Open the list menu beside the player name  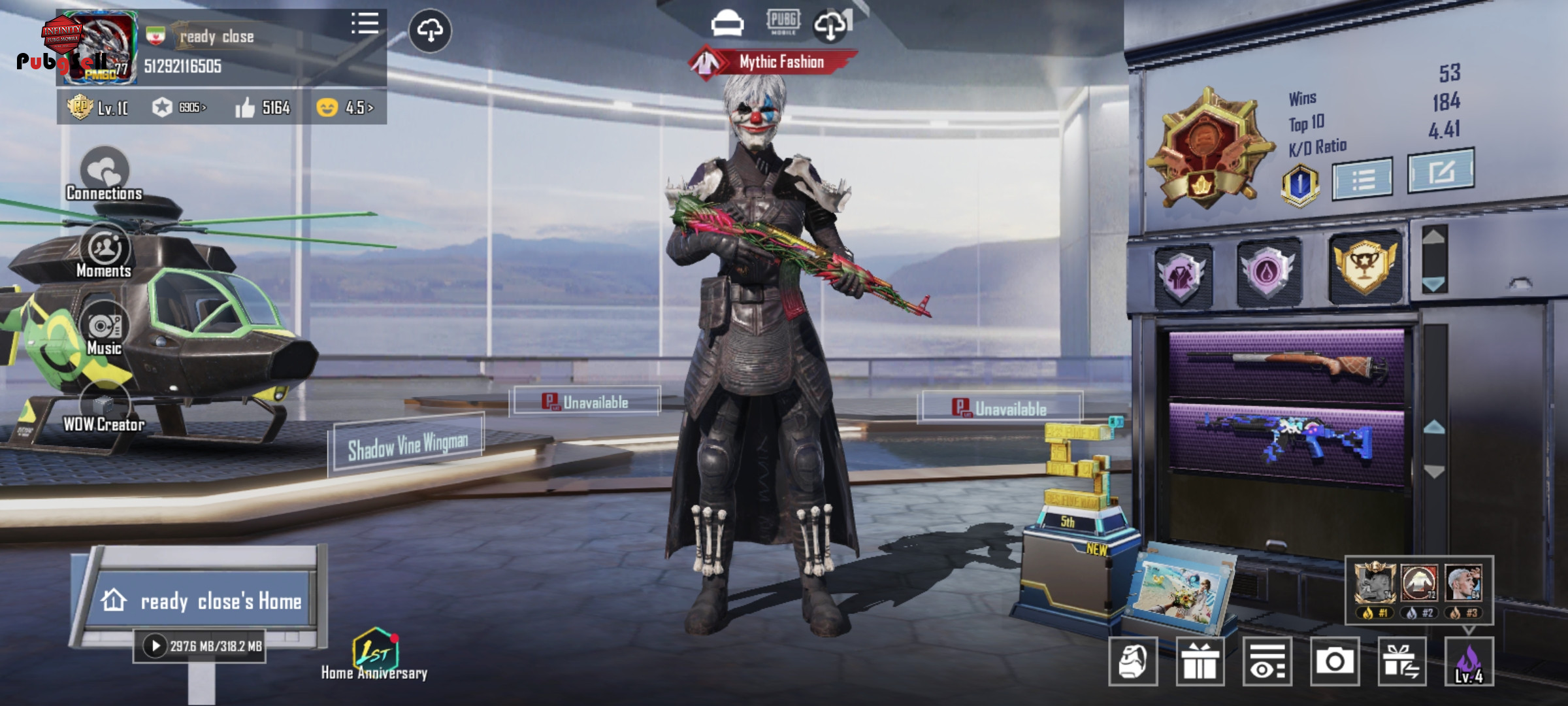click(x=365, y=24)
